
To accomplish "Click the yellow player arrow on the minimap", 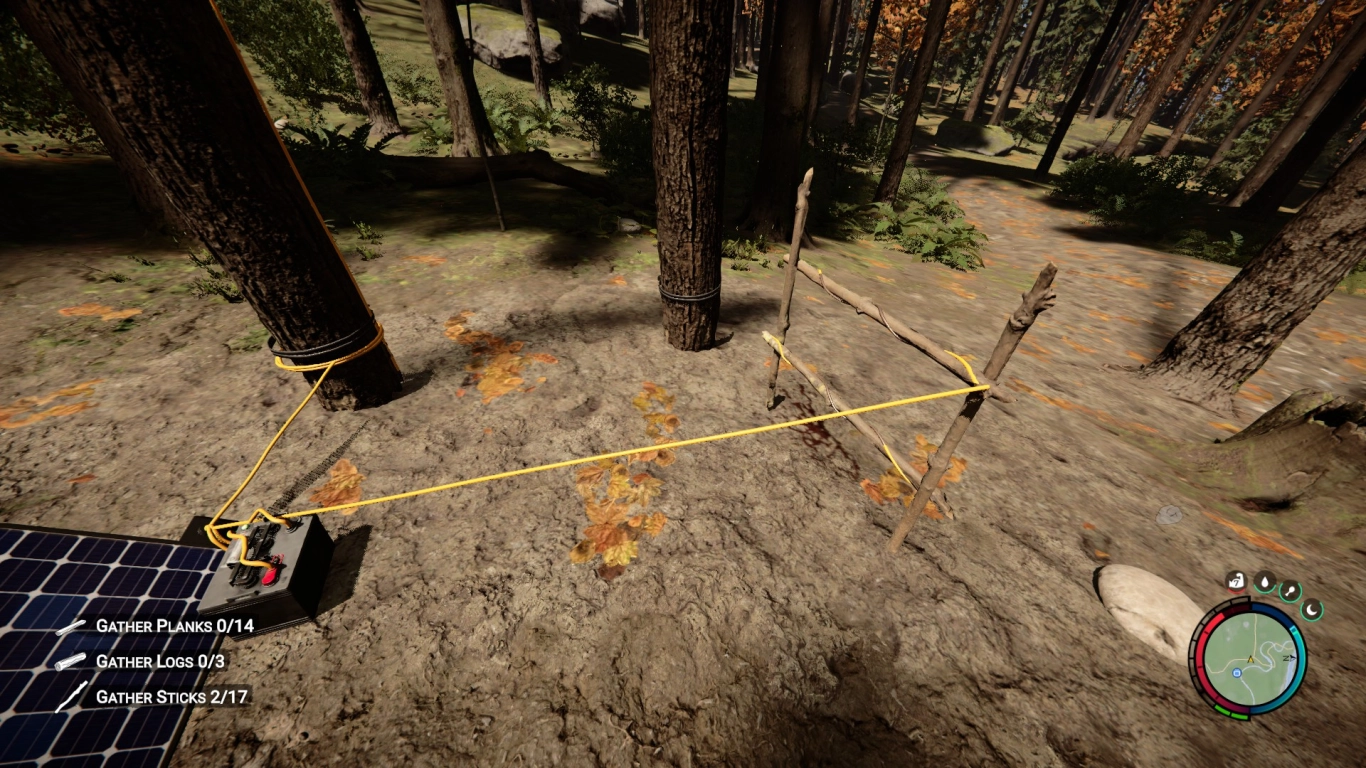I will 1250,659.
